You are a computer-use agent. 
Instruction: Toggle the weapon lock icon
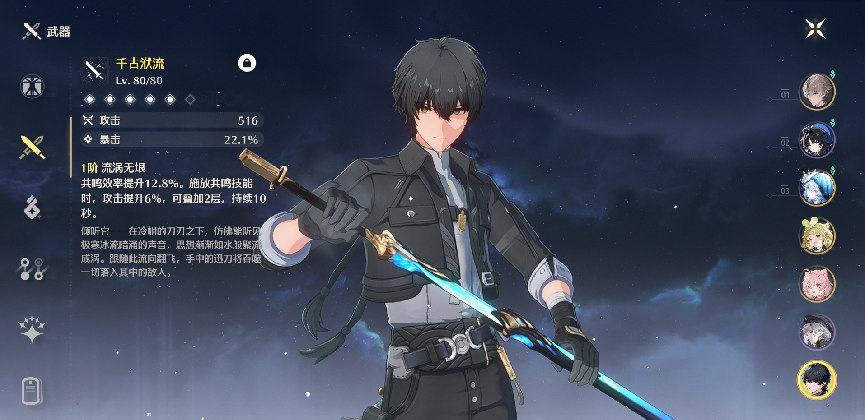(x=247, y=63)
